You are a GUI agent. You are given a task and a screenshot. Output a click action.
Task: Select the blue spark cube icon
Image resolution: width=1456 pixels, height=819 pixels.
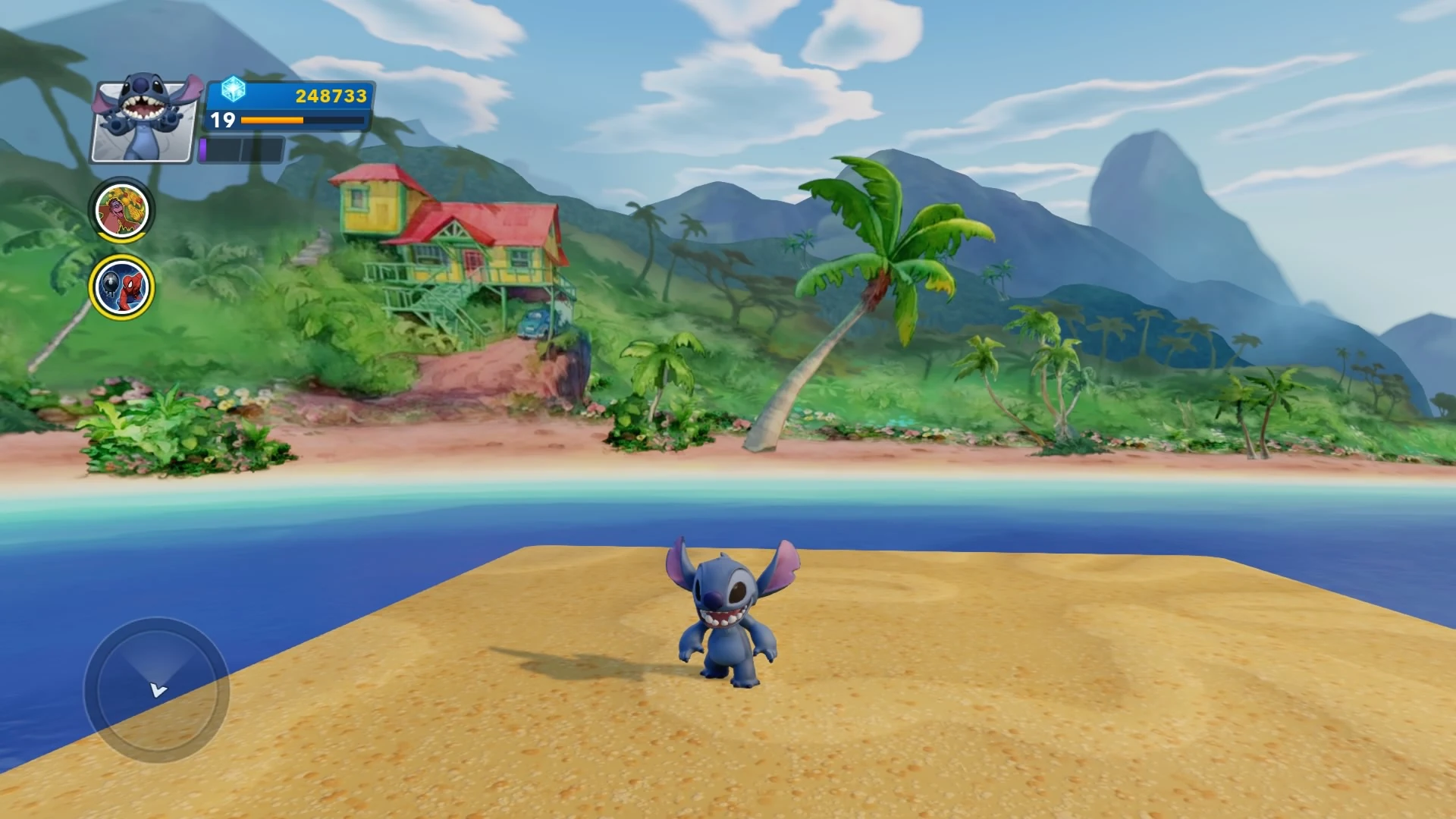point(232,90)
